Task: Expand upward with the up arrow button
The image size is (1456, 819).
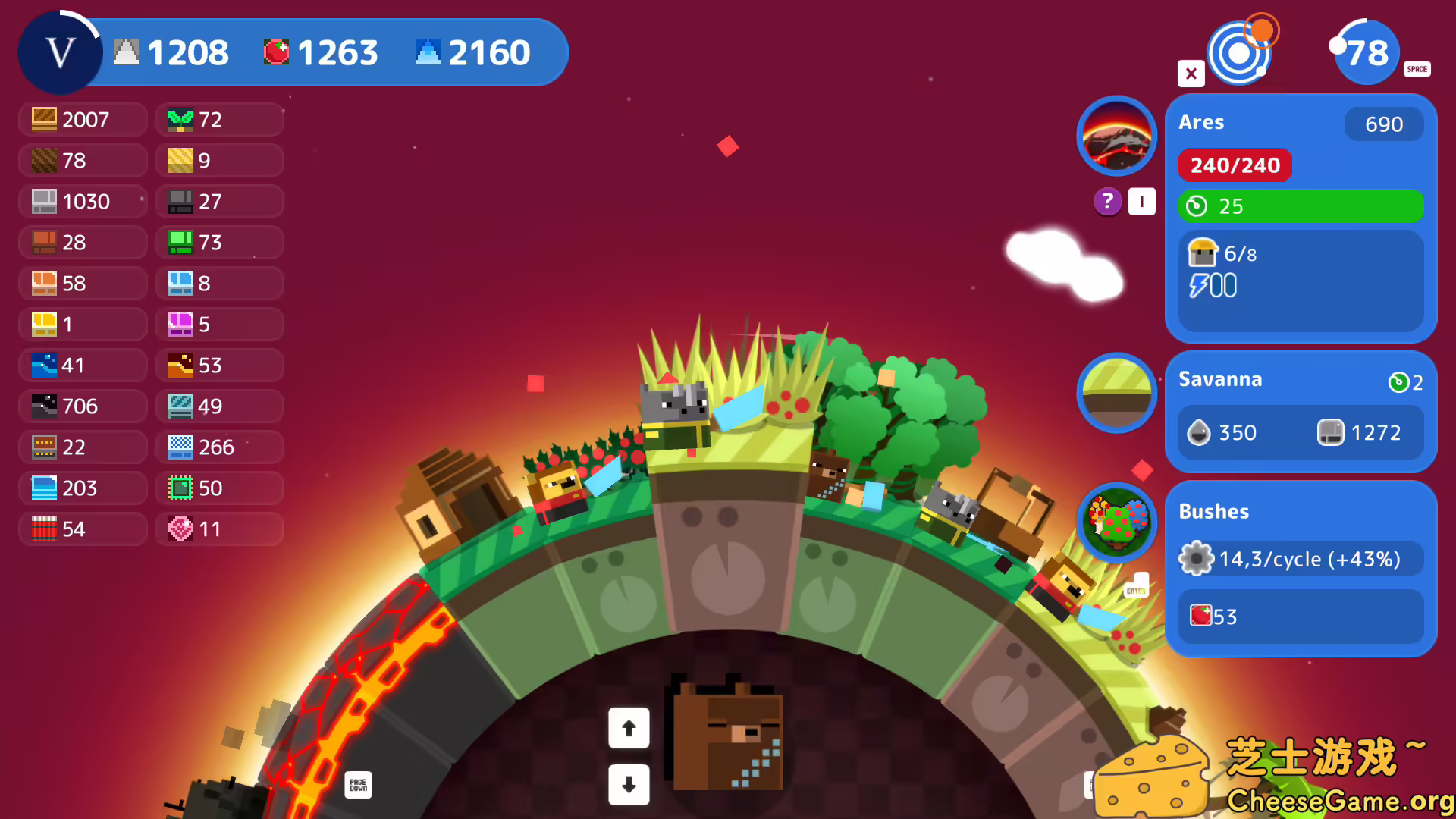Action: (x=629, y=727)
